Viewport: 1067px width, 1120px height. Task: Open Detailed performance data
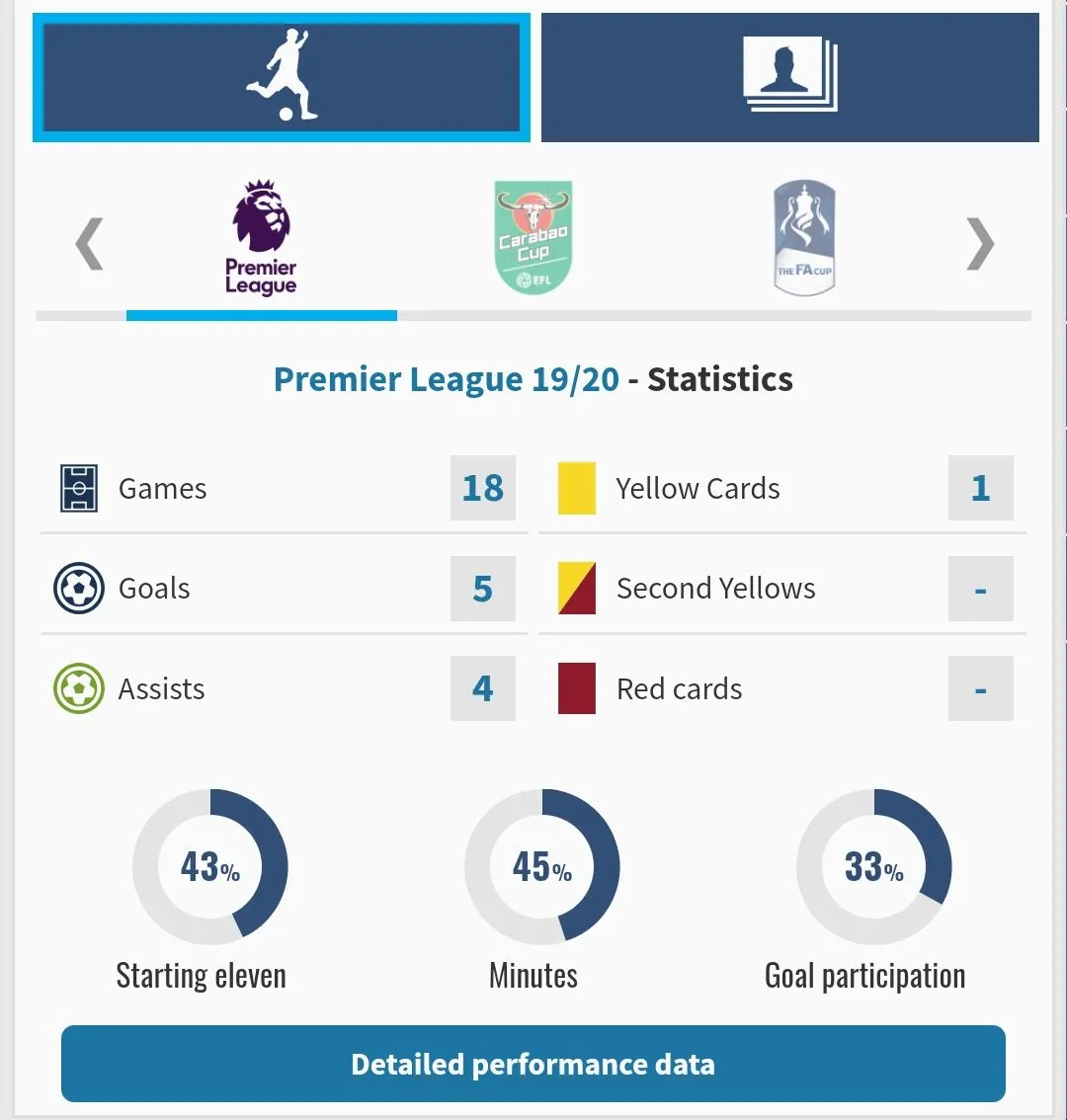click(533, 1064)
